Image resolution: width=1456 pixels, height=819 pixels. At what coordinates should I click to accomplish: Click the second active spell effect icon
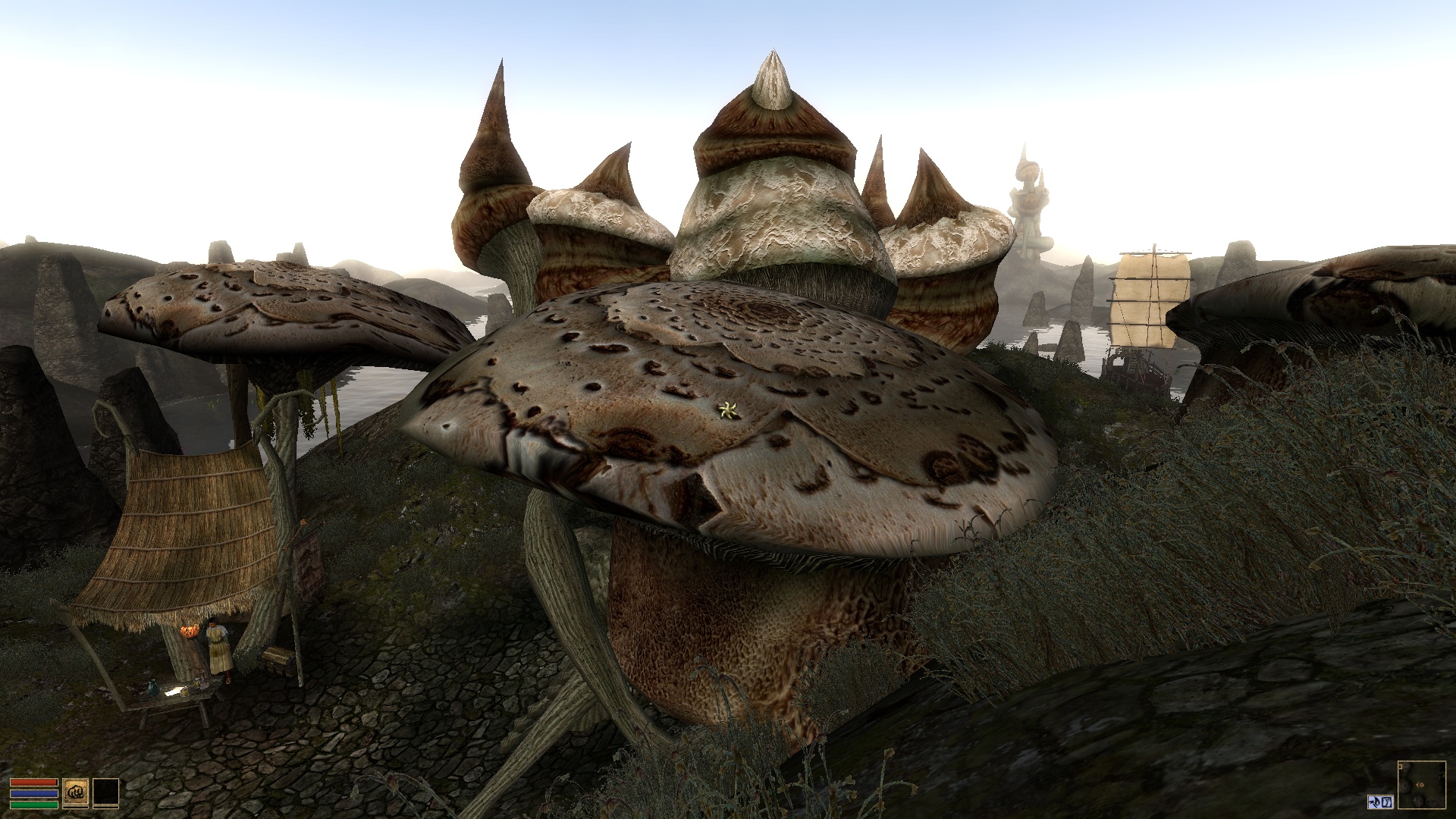click(x=1387, y=802)
